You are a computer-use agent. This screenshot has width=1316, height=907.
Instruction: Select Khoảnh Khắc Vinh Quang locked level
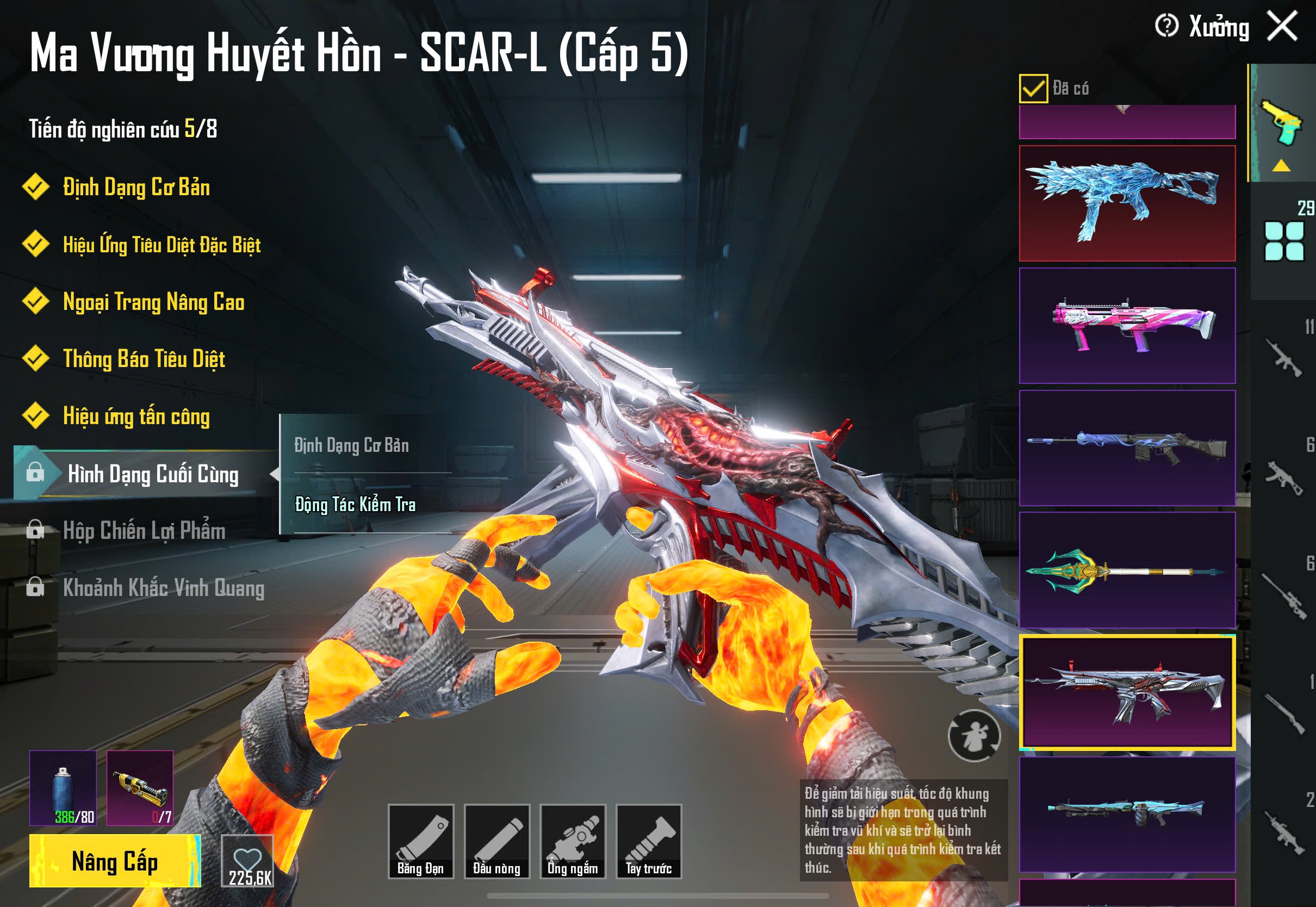click(163, 588)
